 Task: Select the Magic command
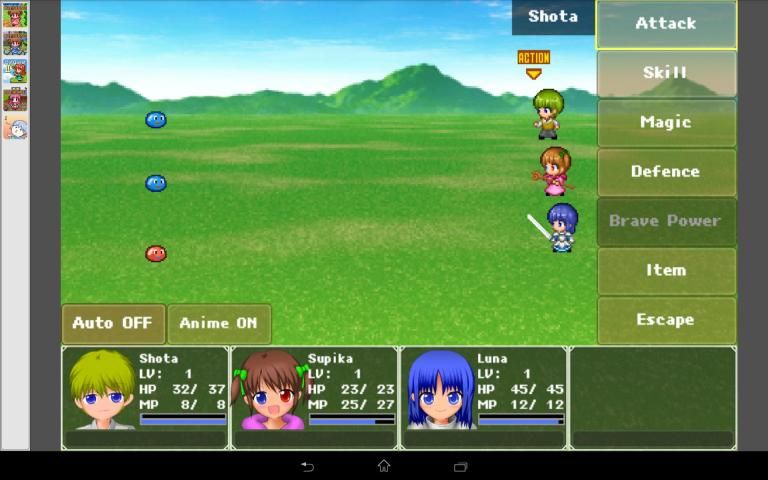(x=666, y=122)
